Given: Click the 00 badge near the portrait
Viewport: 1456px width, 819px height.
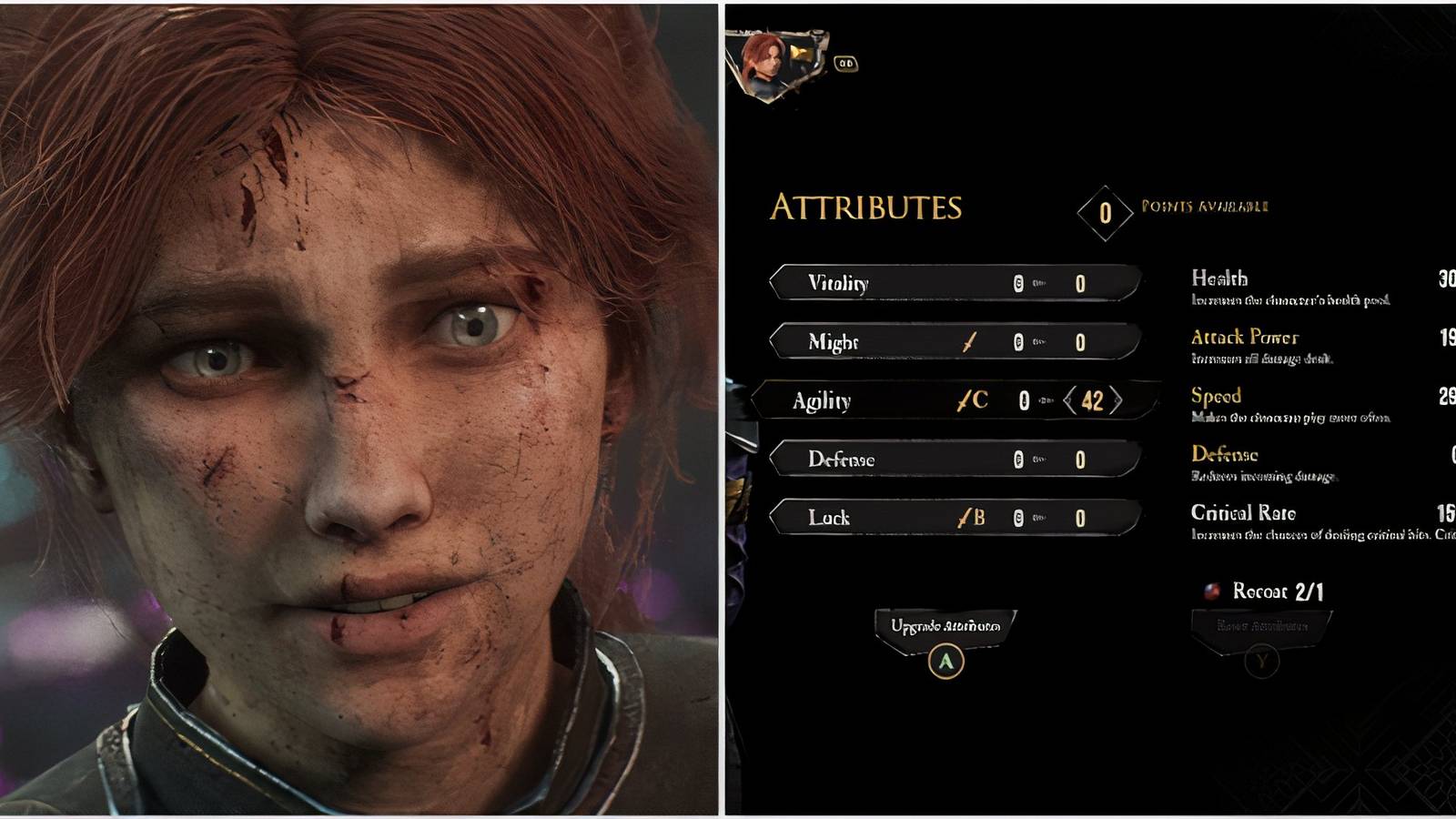Looking at the screenshot, I should click(844, 66).
